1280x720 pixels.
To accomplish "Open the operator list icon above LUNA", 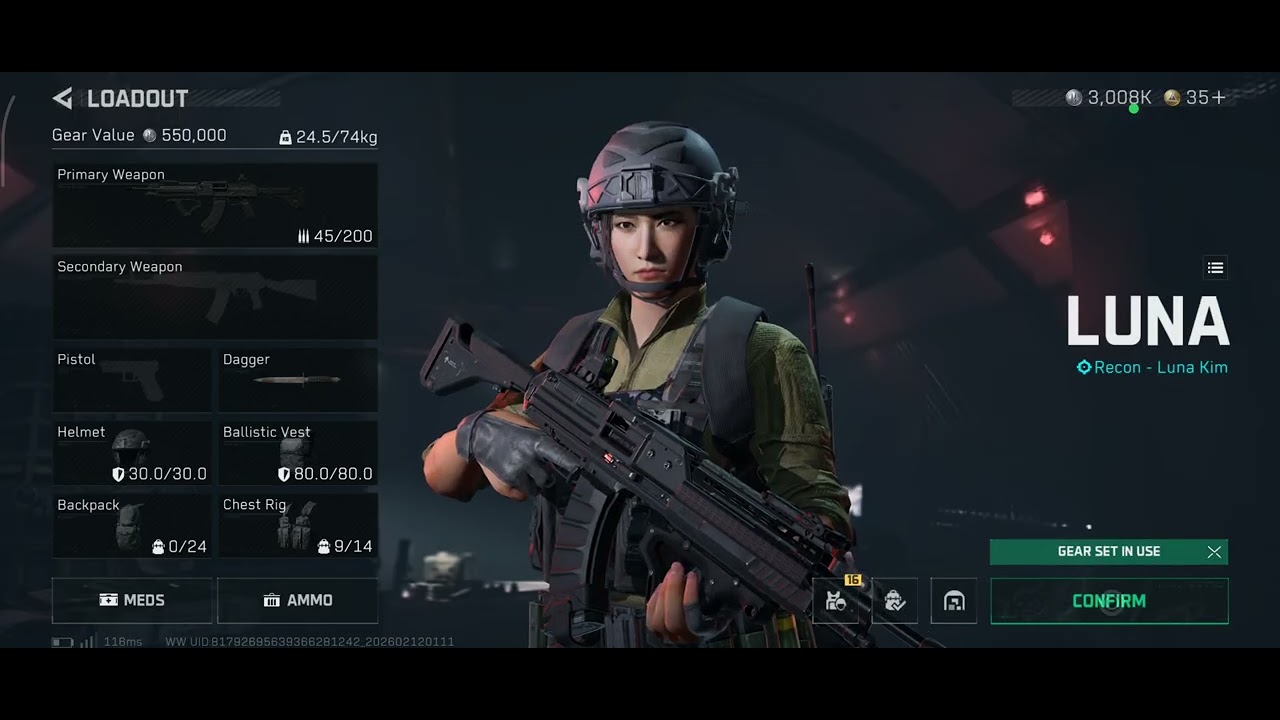I will point(1215,268).
